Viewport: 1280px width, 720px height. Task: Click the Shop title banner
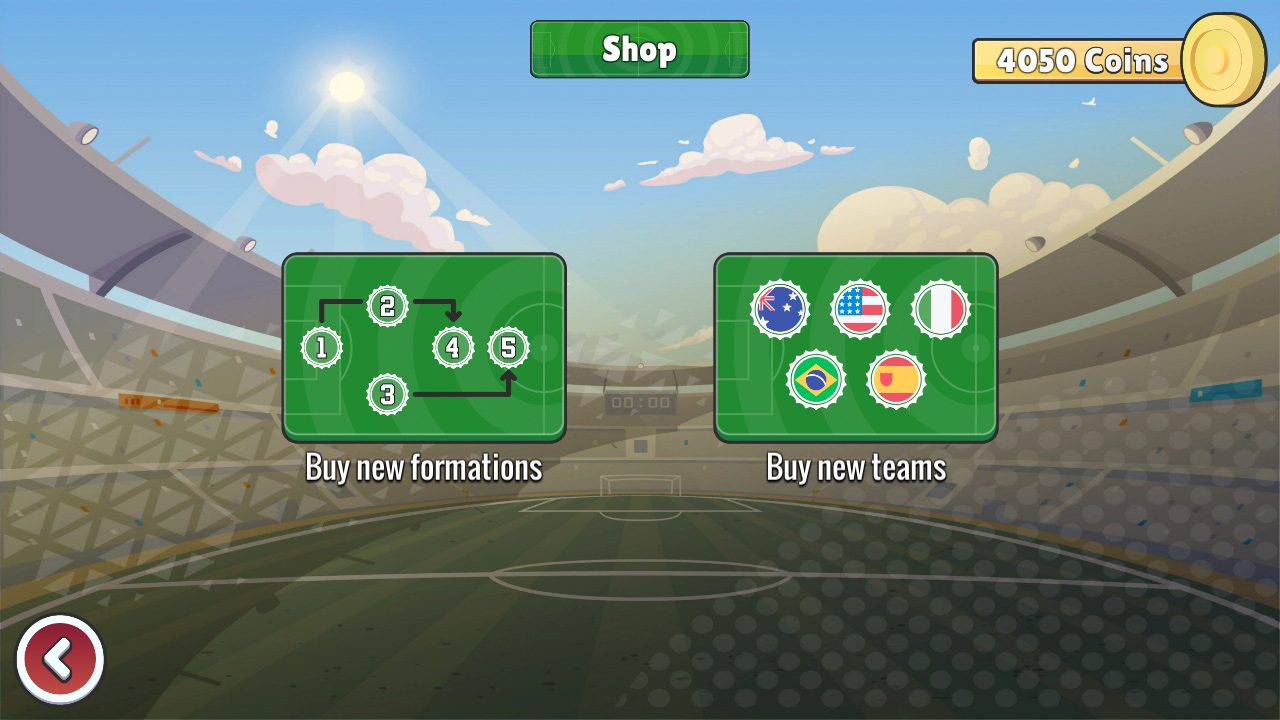(x=639, y=49)
